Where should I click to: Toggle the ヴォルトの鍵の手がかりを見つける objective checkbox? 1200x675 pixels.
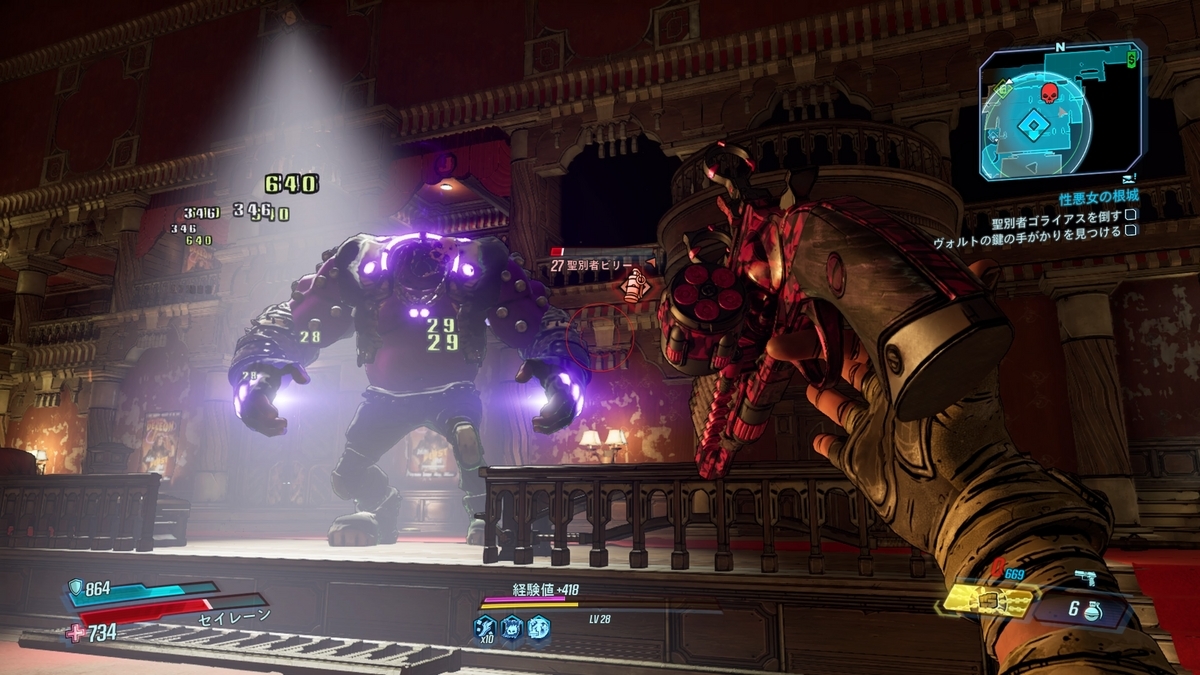pos(1131,230)
